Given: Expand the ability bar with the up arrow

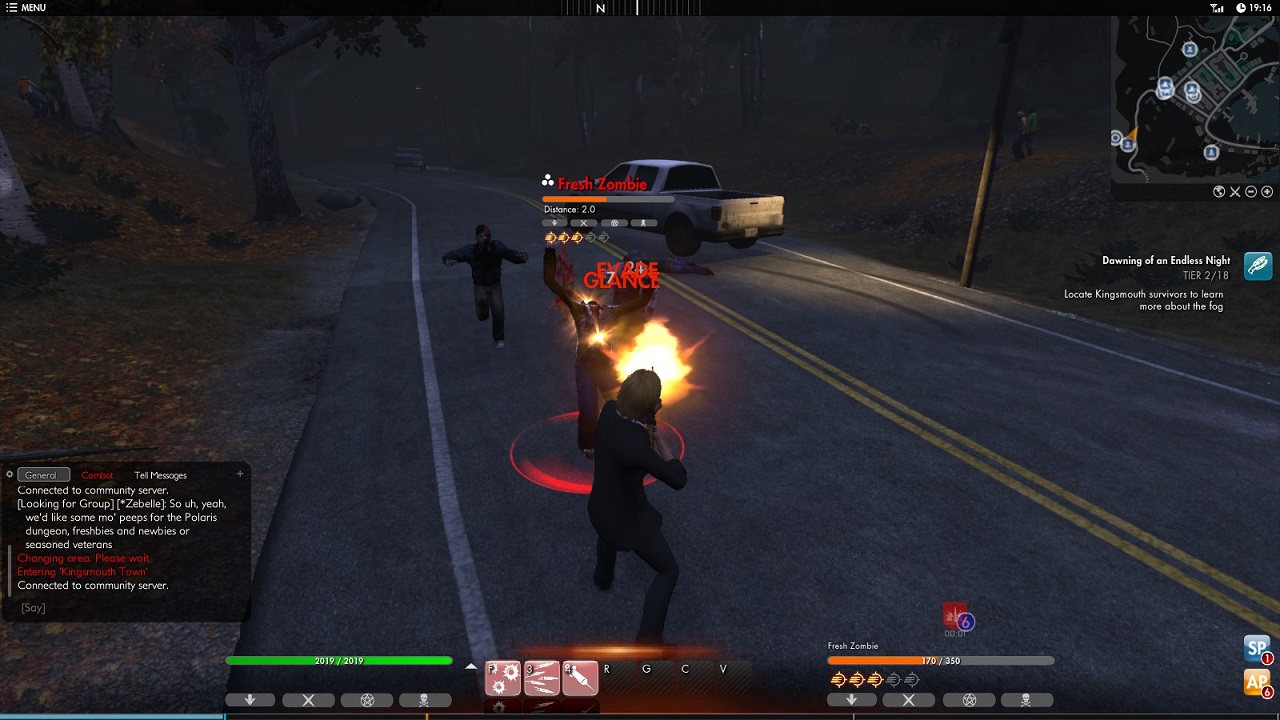Looking at the screenshot, I should pyautogui.click(x=471, y=666).
